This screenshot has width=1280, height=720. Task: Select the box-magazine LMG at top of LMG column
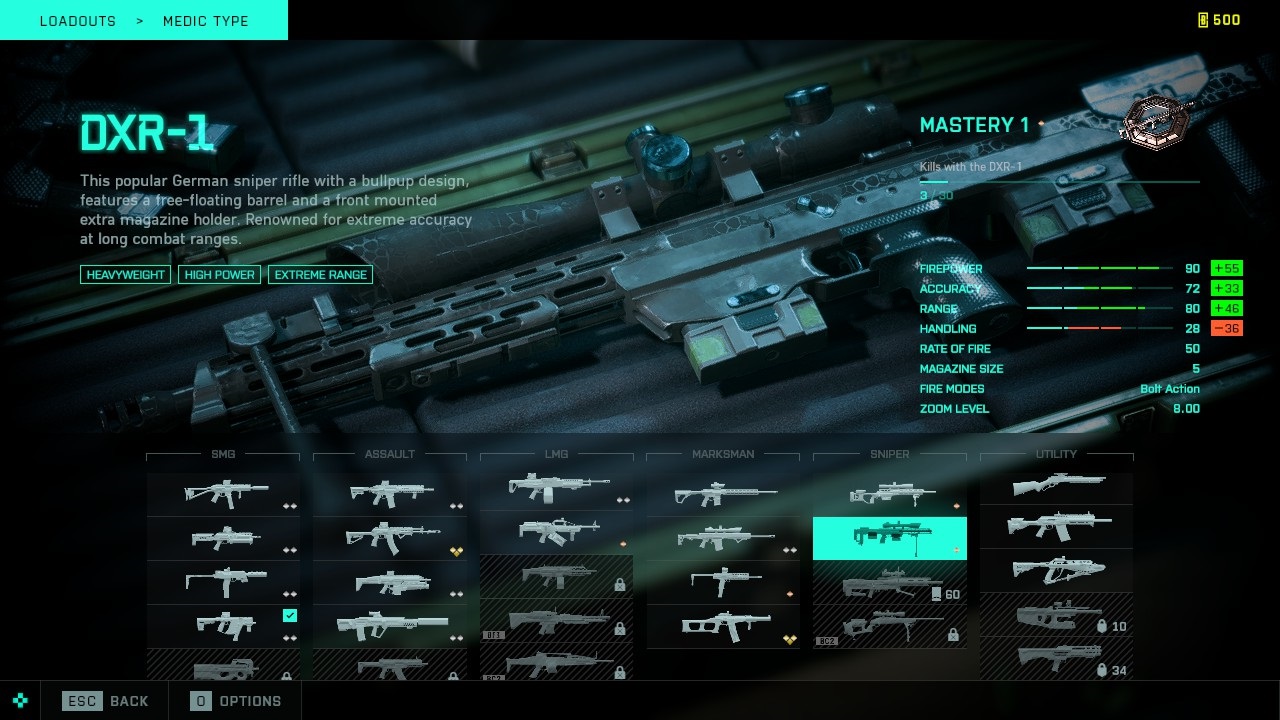click(556, 489)
